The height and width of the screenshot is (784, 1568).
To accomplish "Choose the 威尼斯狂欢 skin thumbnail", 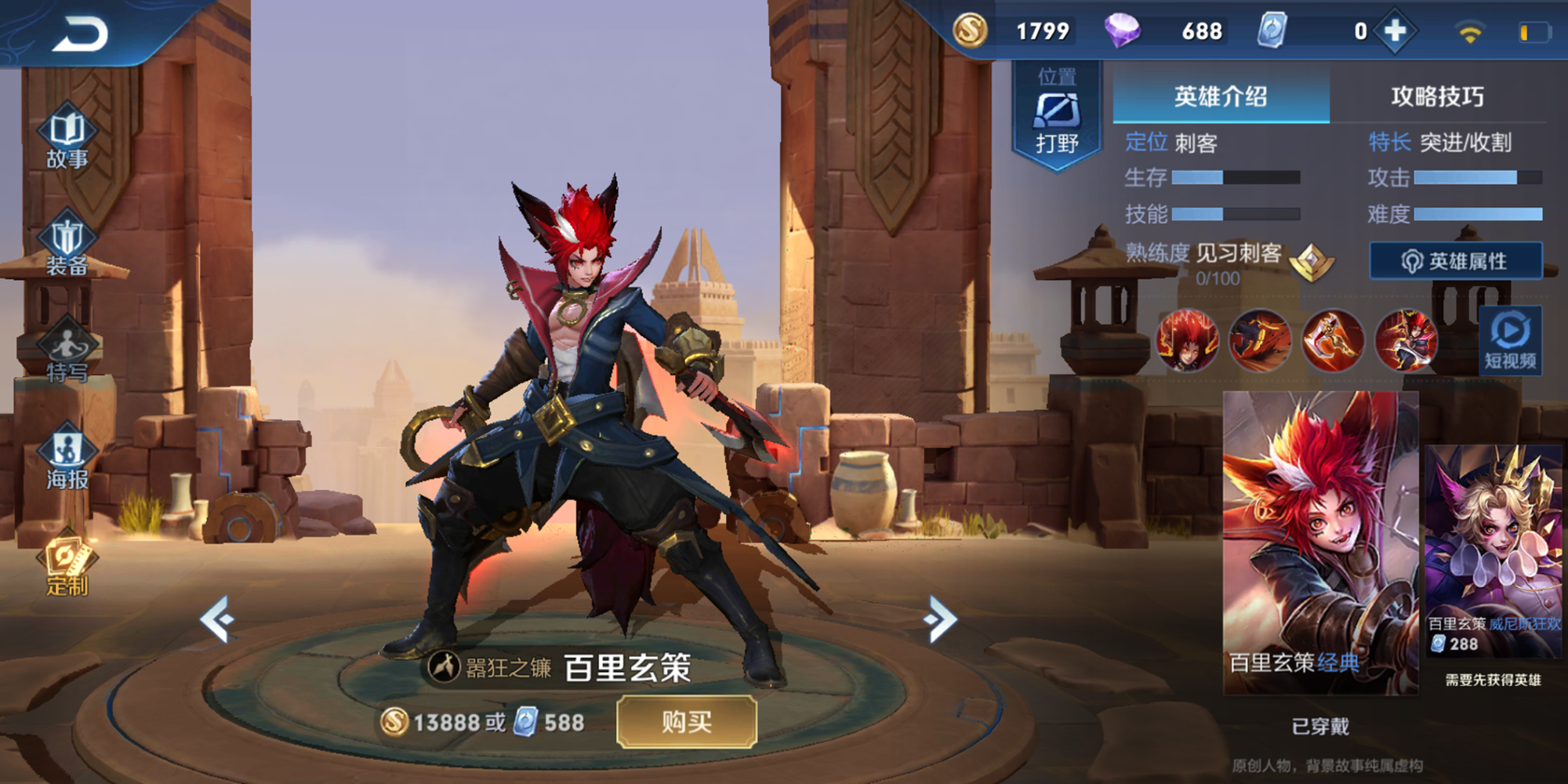I will [1493, 550].
